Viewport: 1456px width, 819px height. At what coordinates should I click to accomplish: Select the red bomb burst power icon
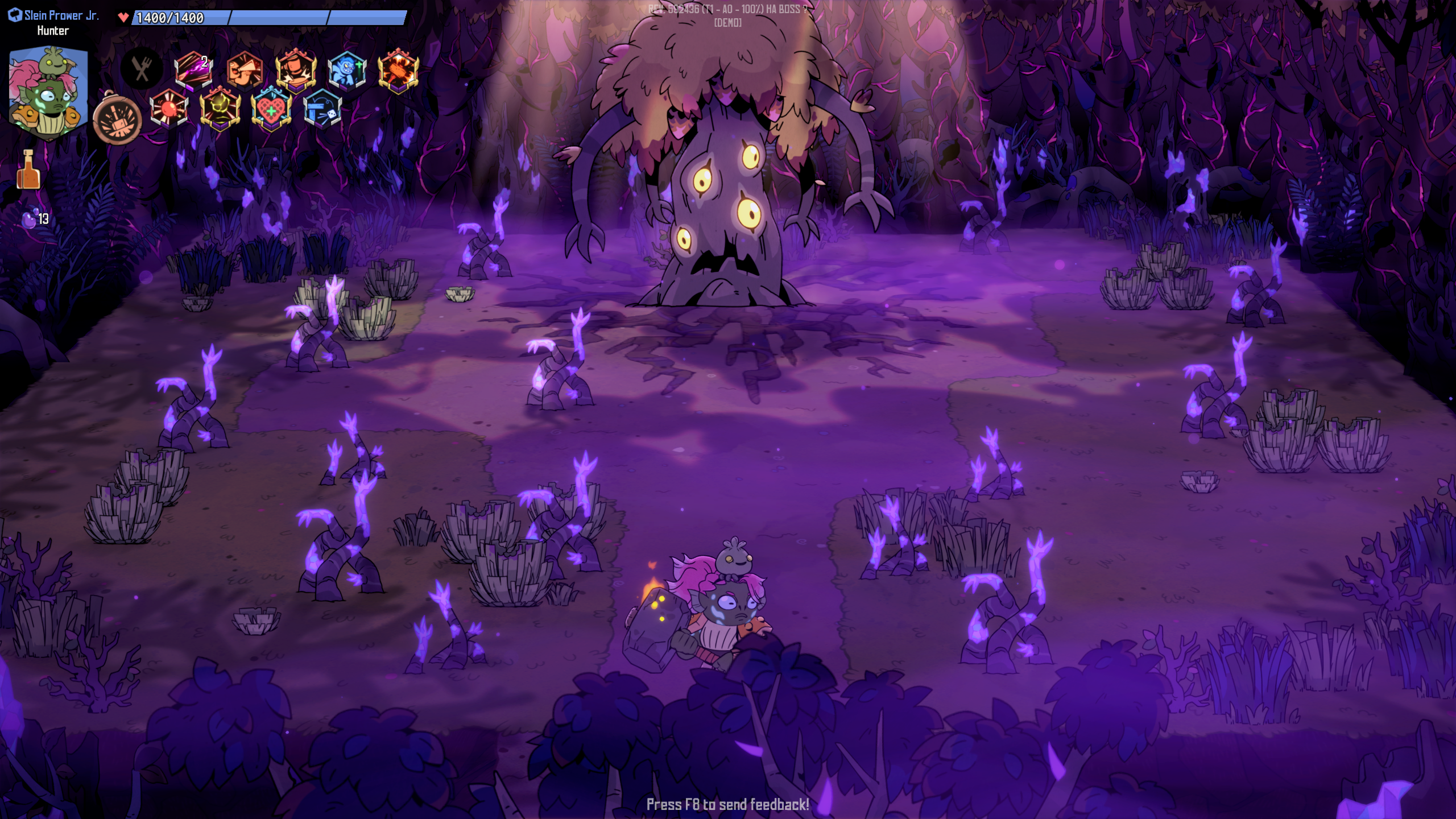coord(169,108)
